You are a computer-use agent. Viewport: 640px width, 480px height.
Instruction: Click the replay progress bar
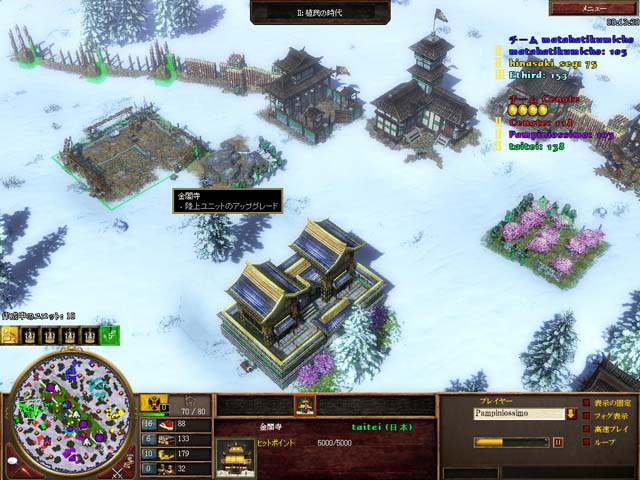coord(510,442)
